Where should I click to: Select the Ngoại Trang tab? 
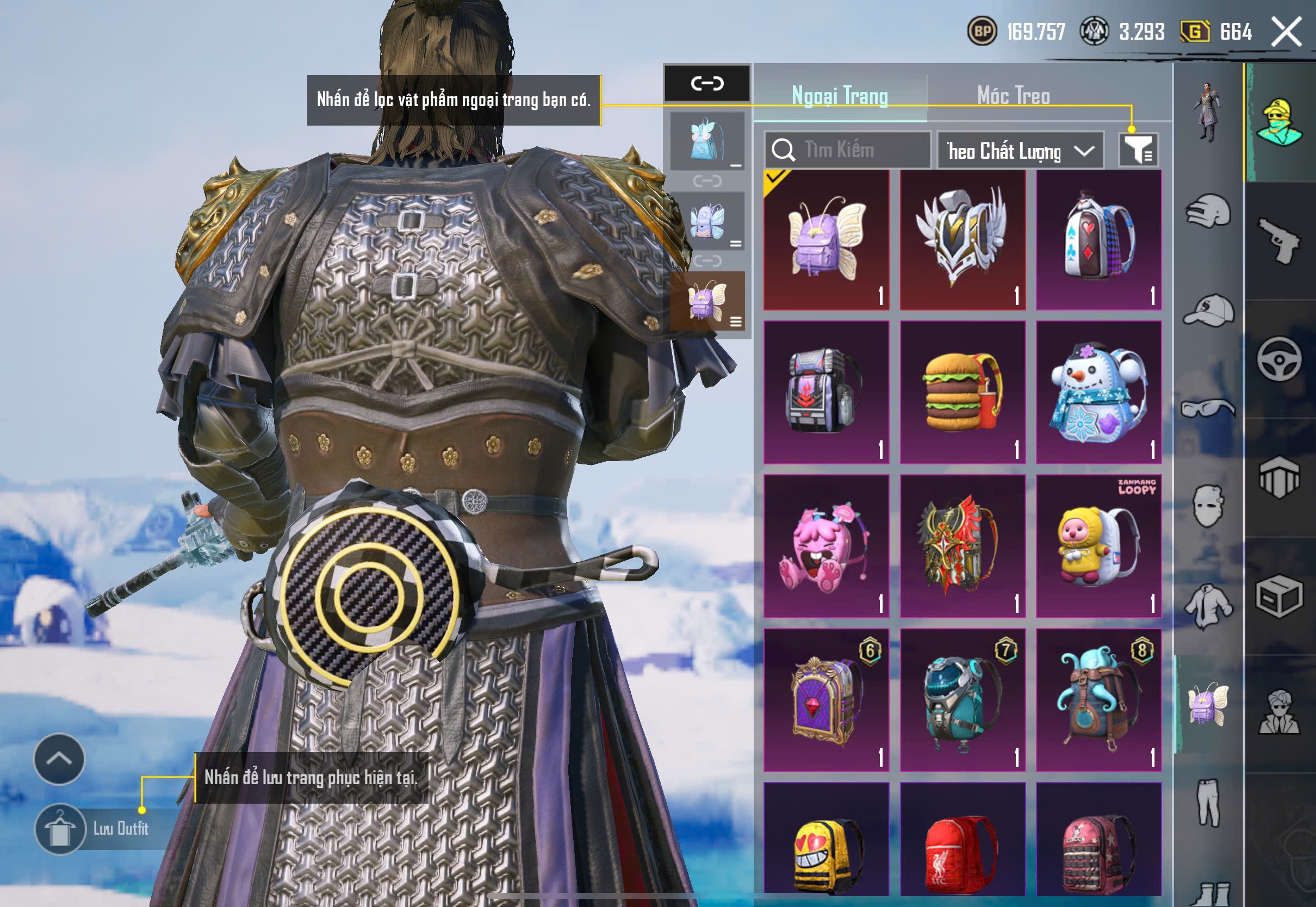click(840, 96)
